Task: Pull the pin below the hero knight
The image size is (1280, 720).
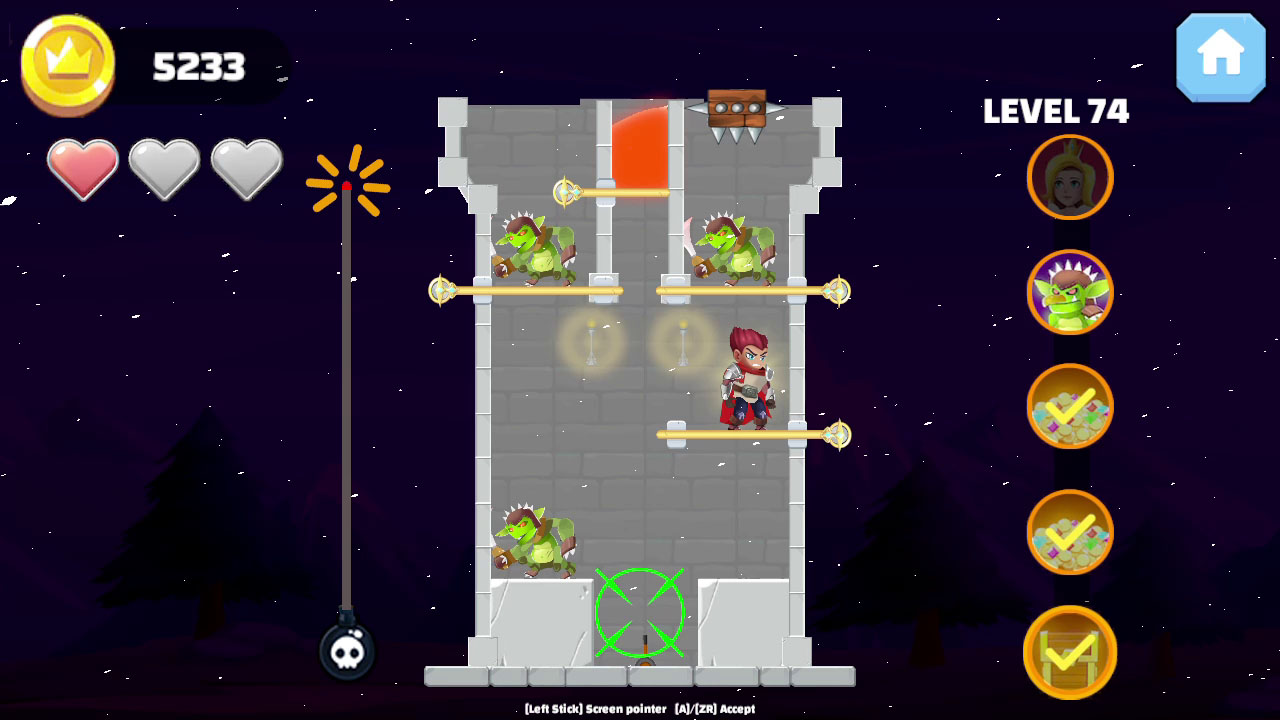Action: pos(838,435)
